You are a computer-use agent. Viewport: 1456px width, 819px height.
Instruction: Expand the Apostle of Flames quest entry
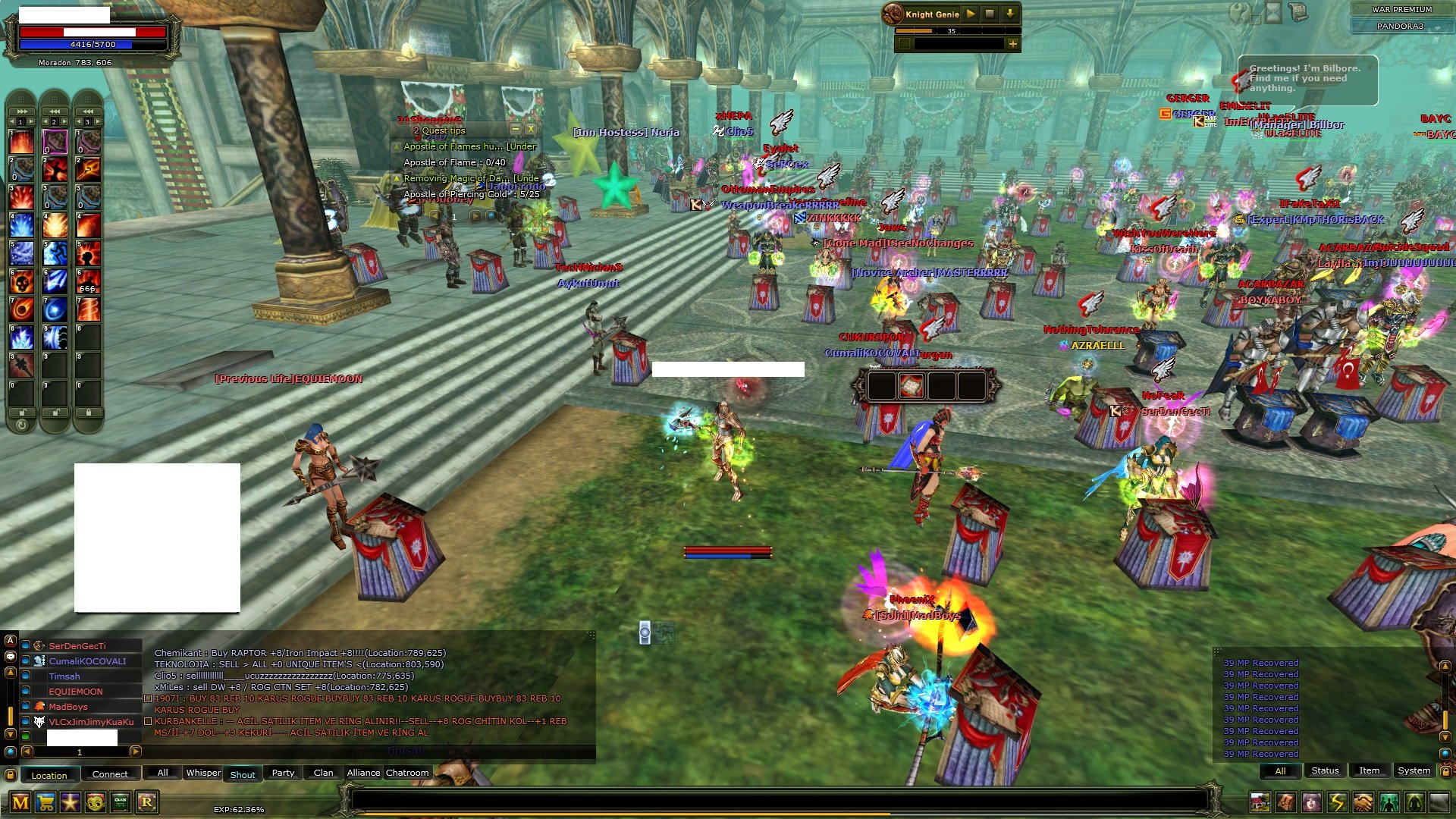pos(396,146)
